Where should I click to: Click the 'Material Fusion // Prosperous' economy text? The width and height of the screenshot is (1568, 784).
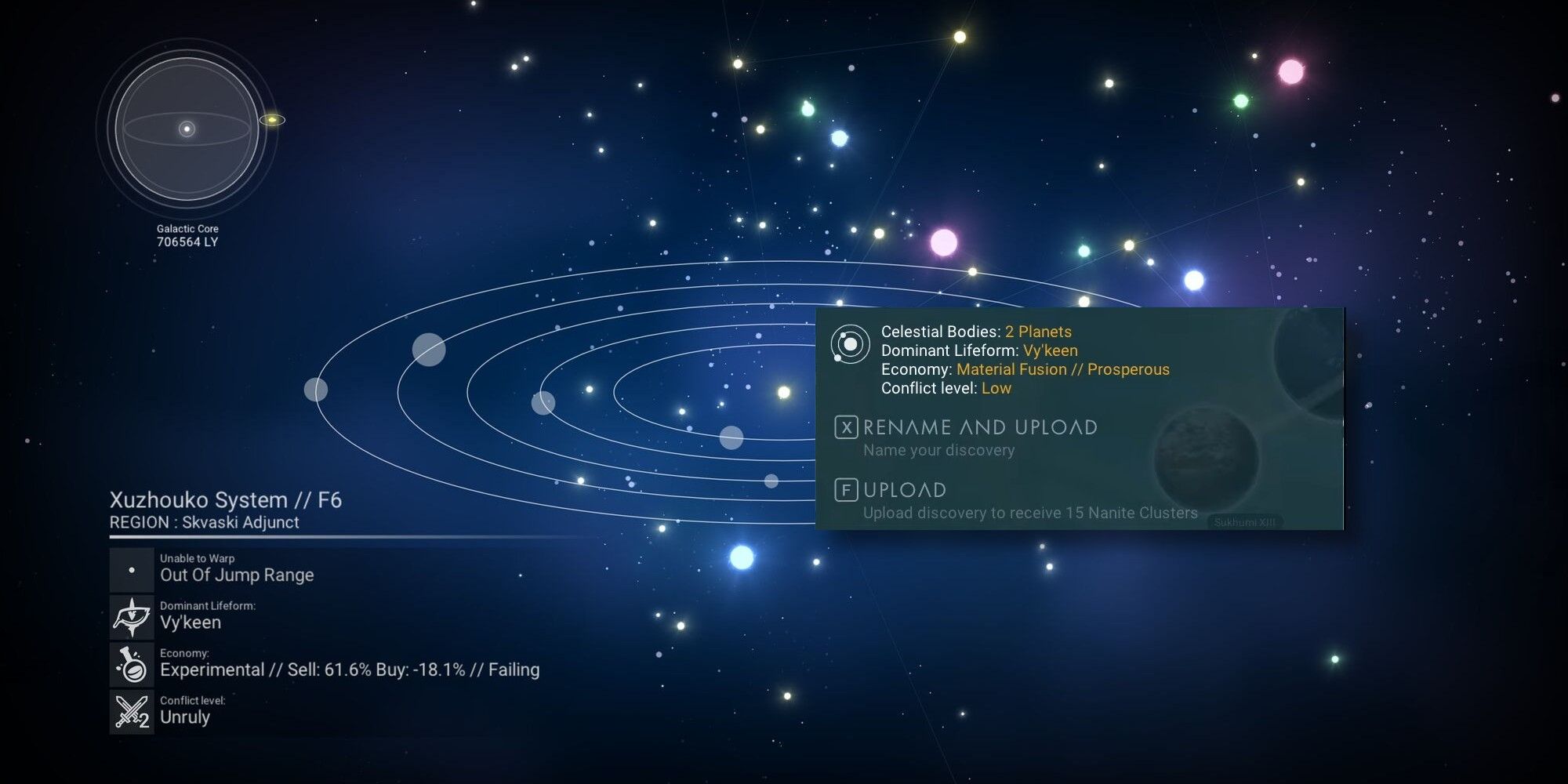point(1062,369)
